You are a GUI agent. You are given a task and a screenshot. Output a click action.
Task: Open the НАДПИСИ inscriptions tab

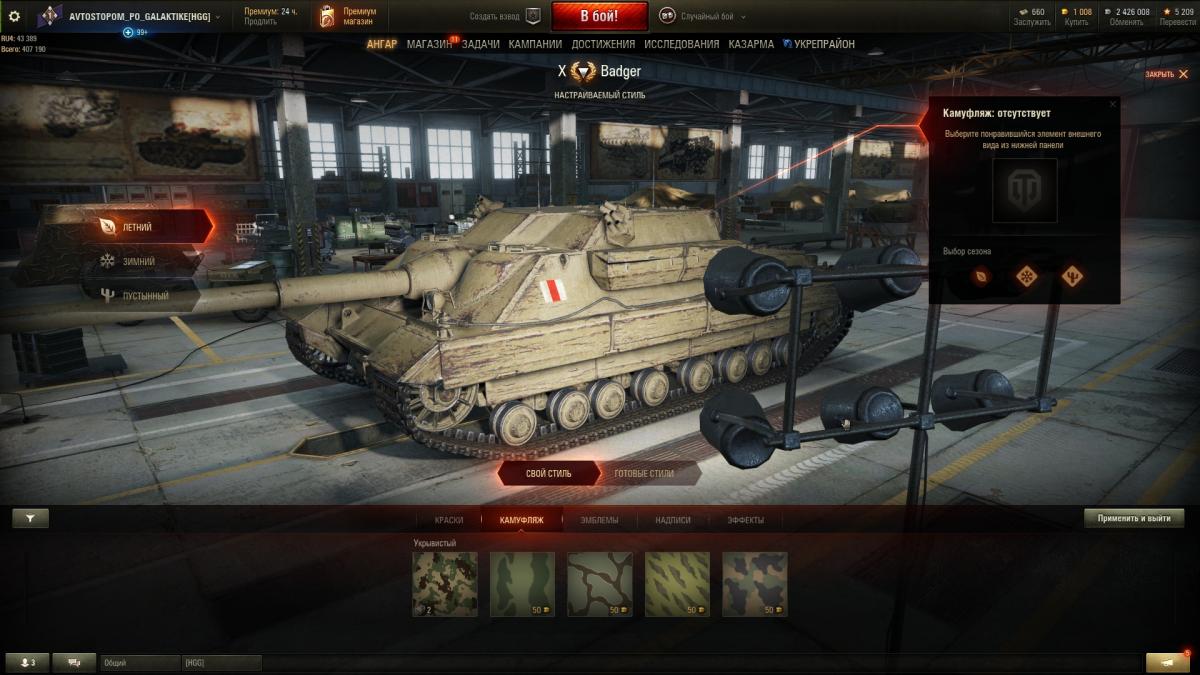(x=673, y=520)
